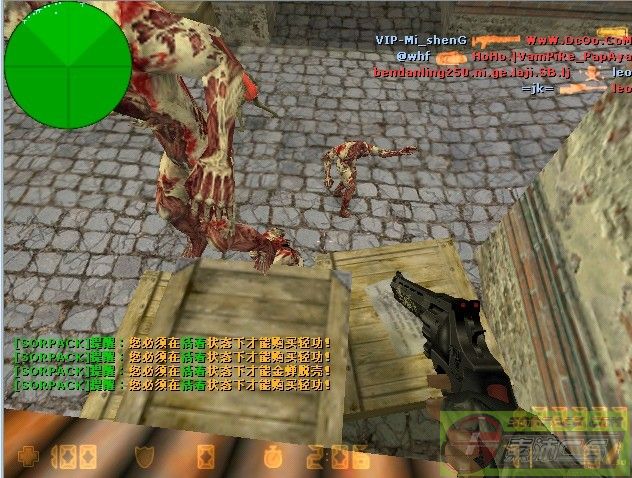Viewport: 632px width, 478px height.
Task: Select the =jk= kill feed entry
Action: pyautogui.click(x=537, y=89)
